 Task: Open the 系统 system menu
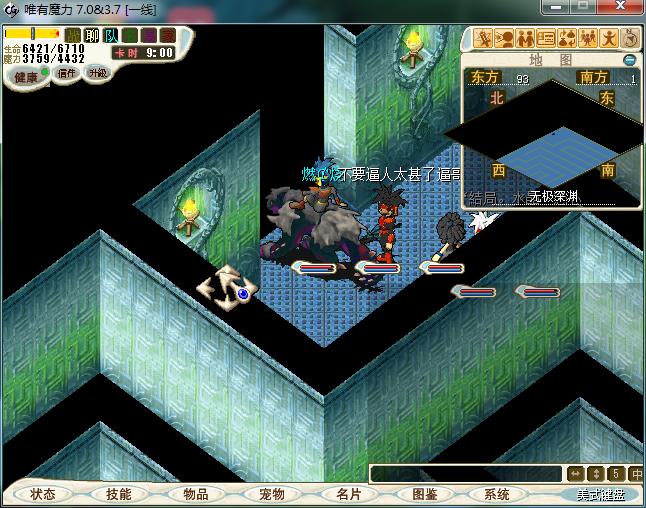(x=498, y=494)
